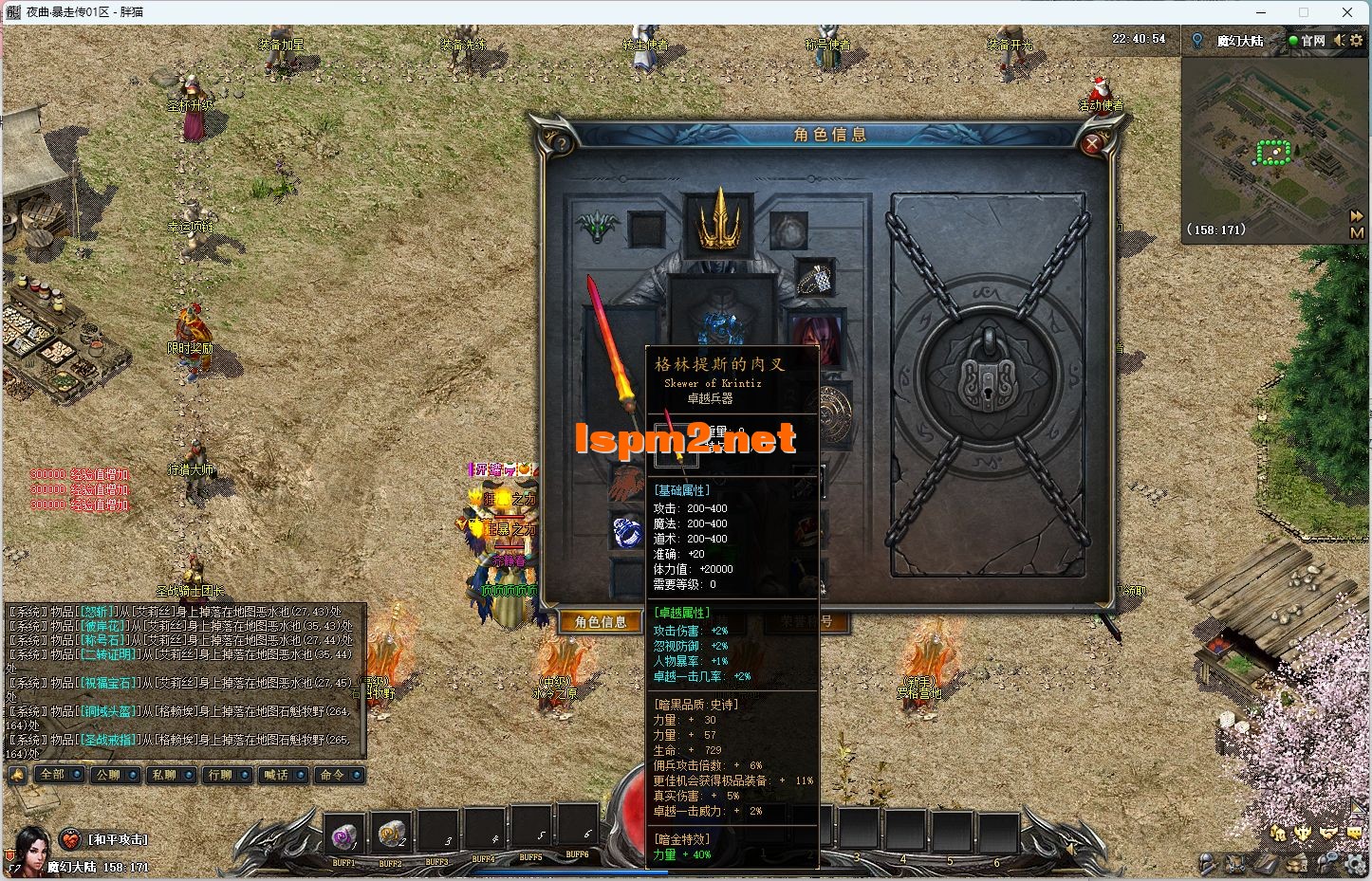Show all chat with 全部 filter
Viewport: 1372px width, 881px height.
point(52,775)
